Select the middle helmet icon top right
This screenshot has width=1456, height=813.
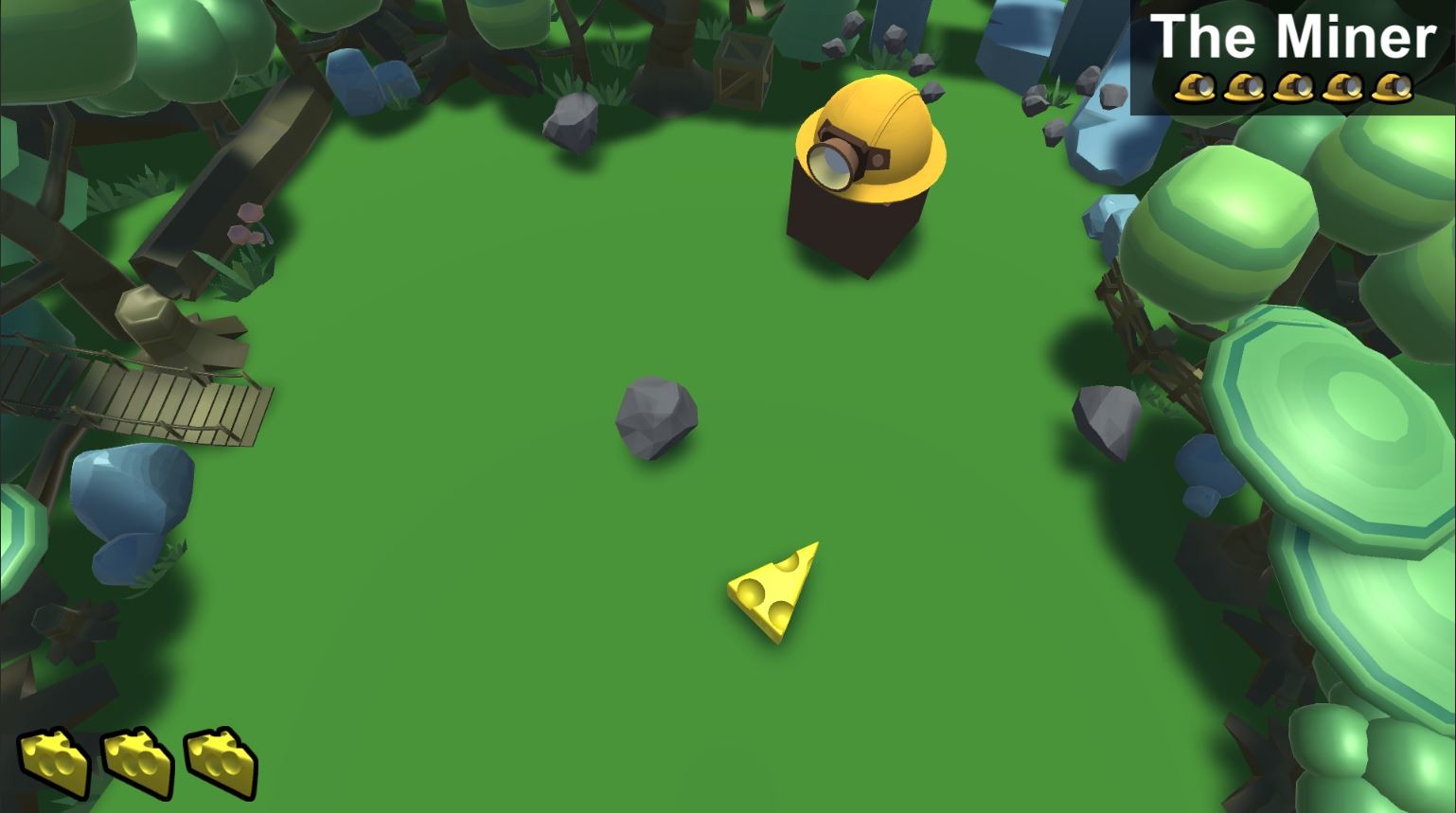coord(1293,88)
